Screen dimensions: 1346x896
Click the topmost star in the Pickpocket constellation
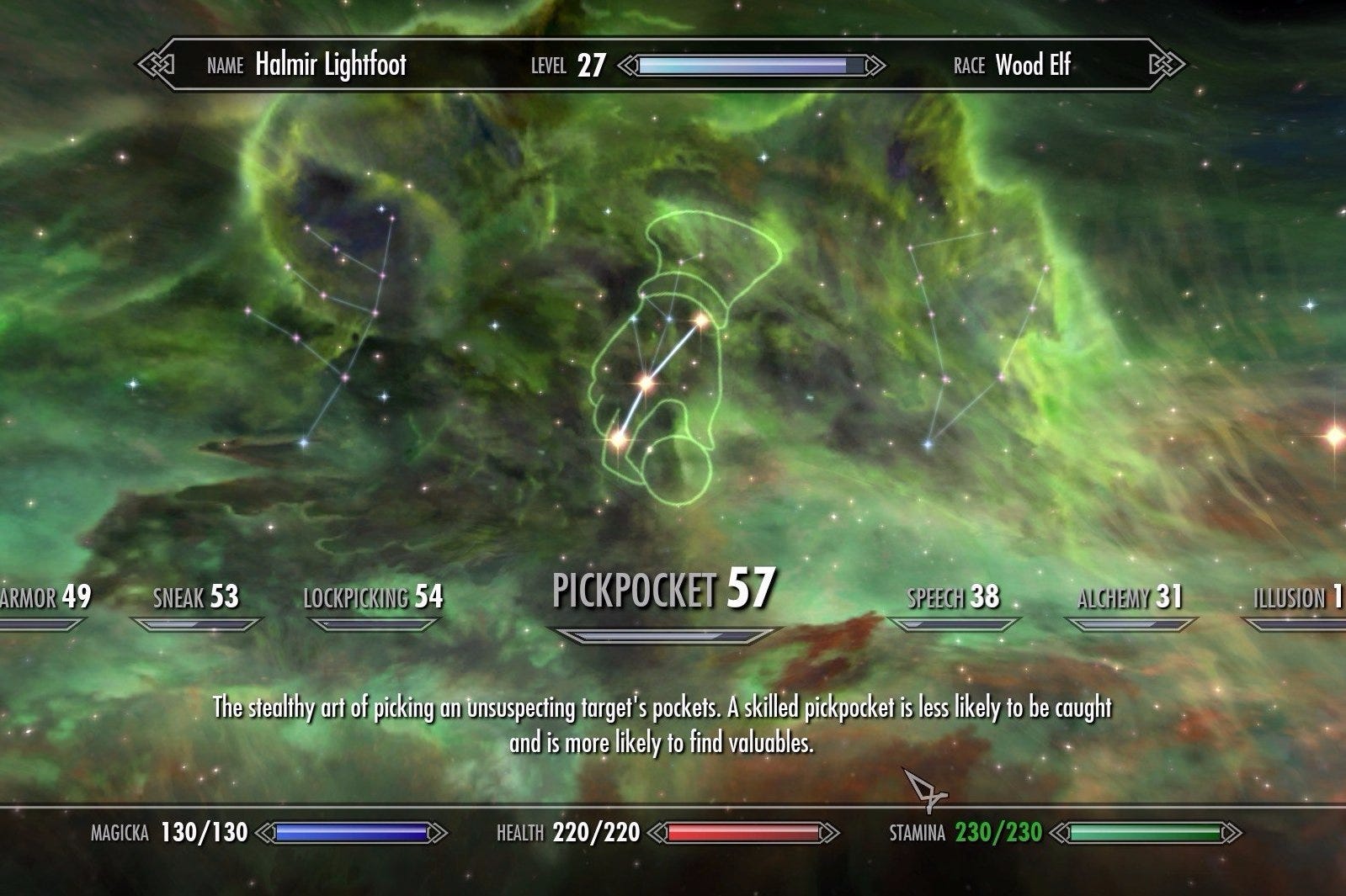coord(701,320)
